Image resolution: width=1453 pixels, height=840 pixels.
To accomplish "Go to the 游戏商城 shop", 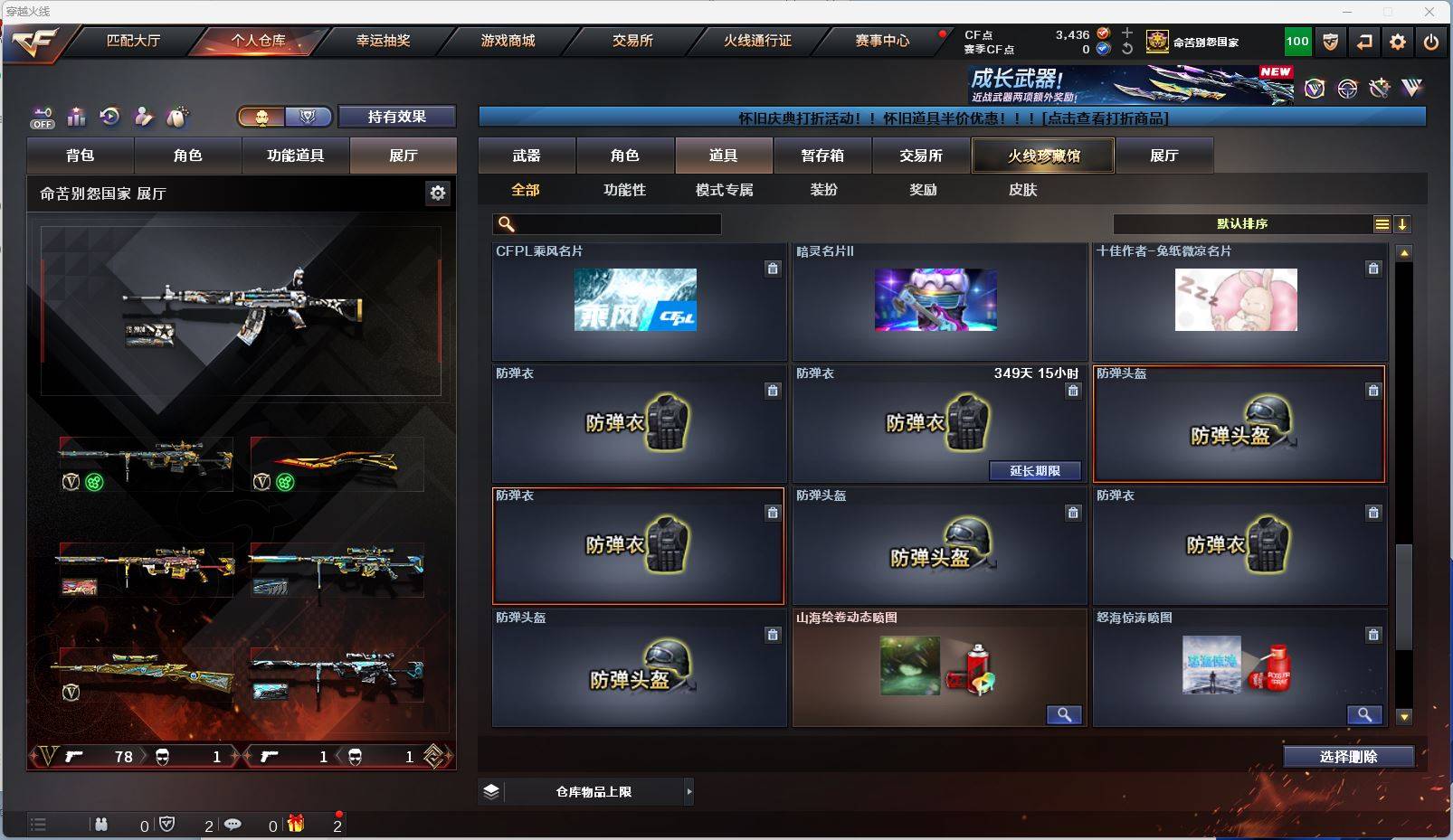I will pyautogui.click(x=508, y=41).
